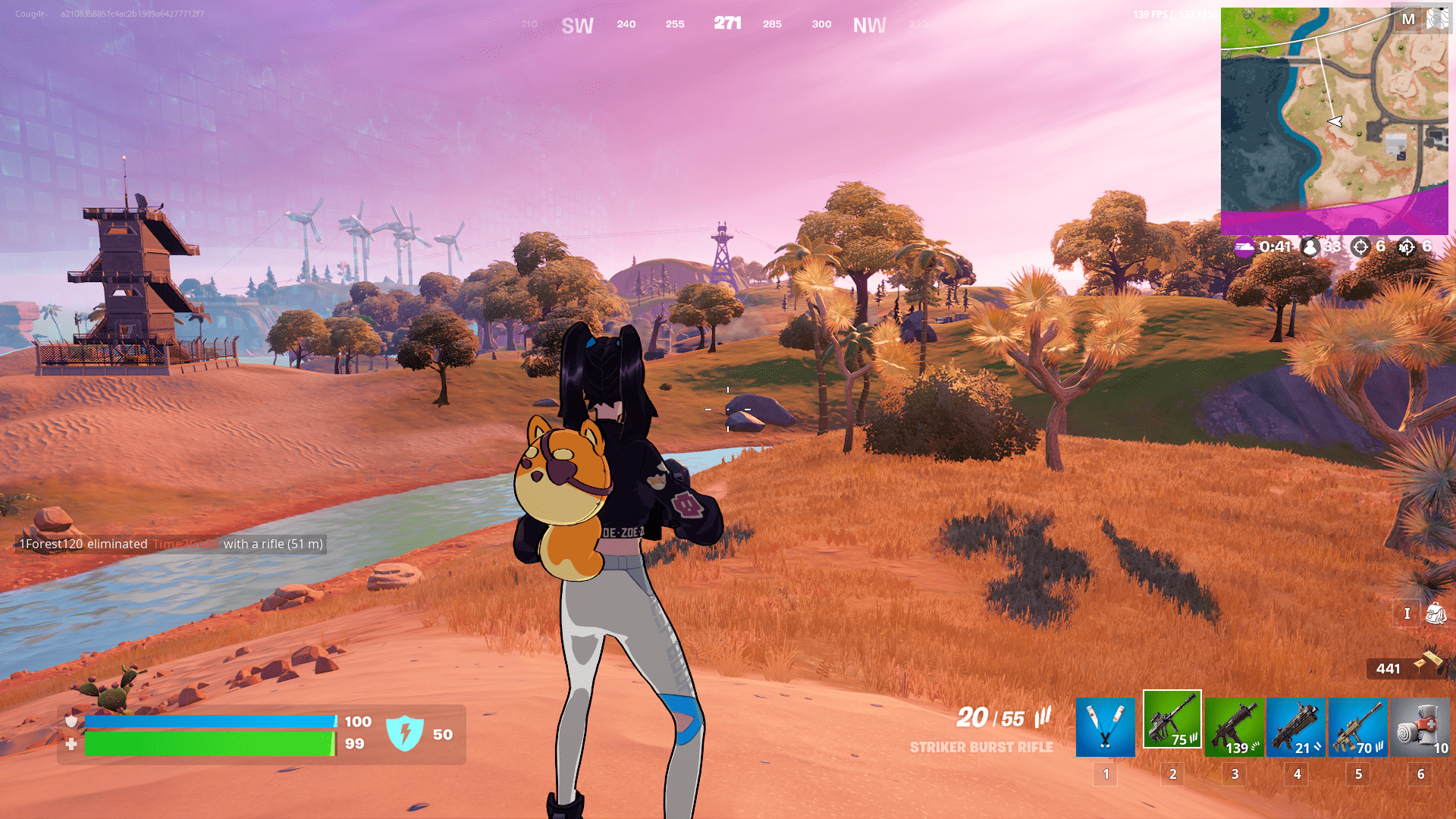This screenshot has width=1456, height=819.
Task: Equip the suppressed rifle in slot 5
Action: [x=1358, y=726]
